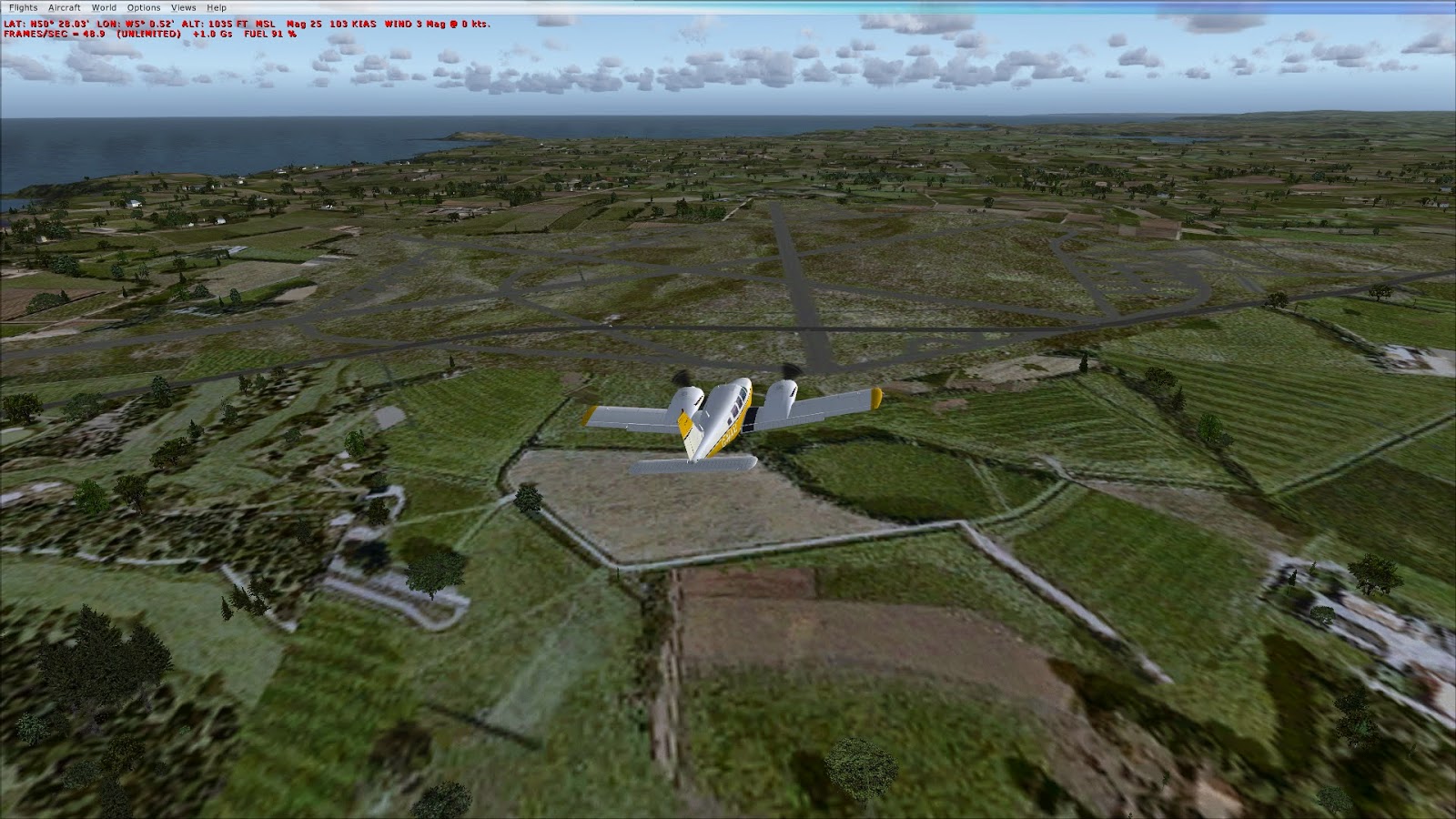
Task: Click the aircraft fuselage
Action: [728, 409]
